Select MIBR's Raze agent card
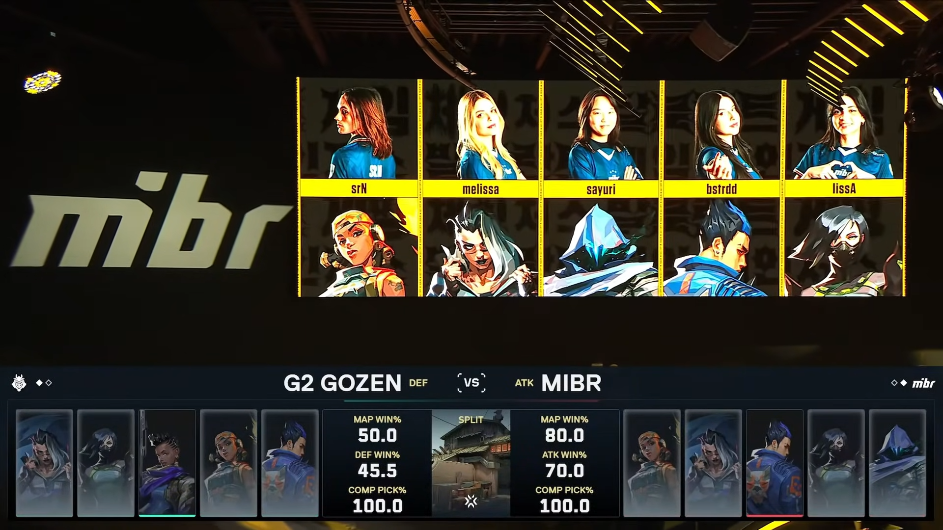The height and width of the screenshot is (530, 943). click(x=651, y=462)
